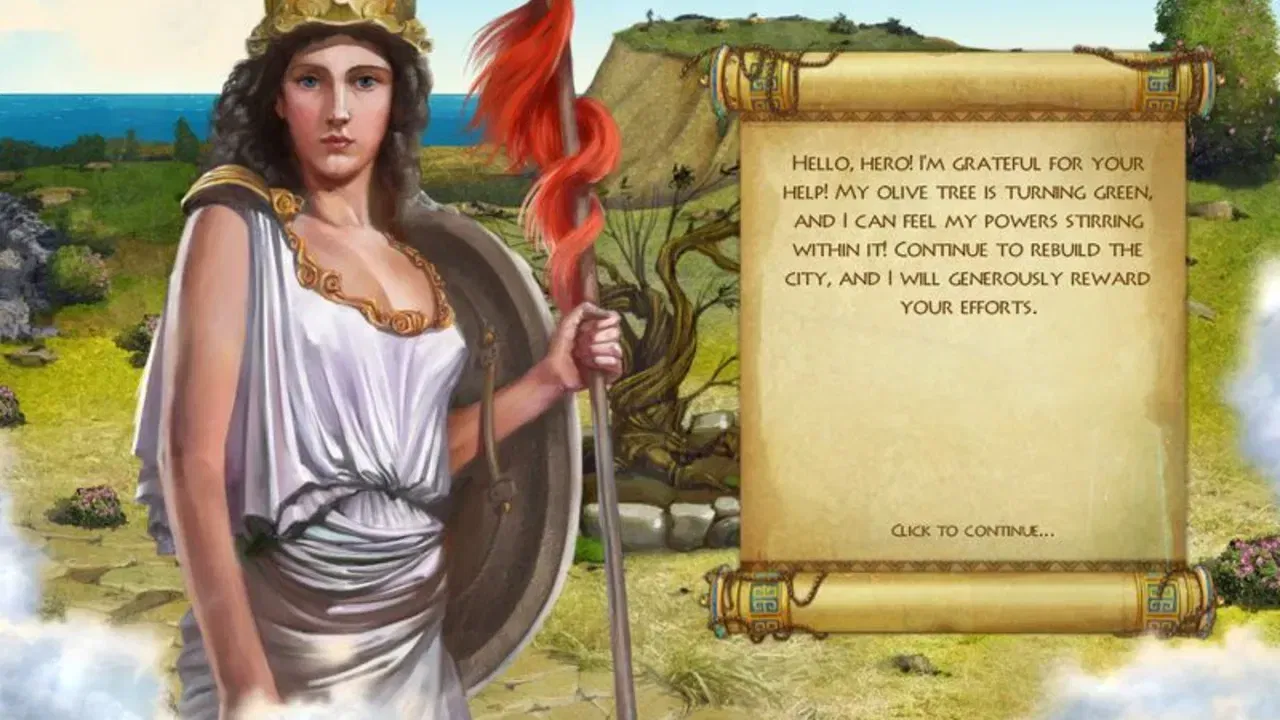Unroll the bottom scroll roller
1280x720 pixels.
[x=960, y=598]
